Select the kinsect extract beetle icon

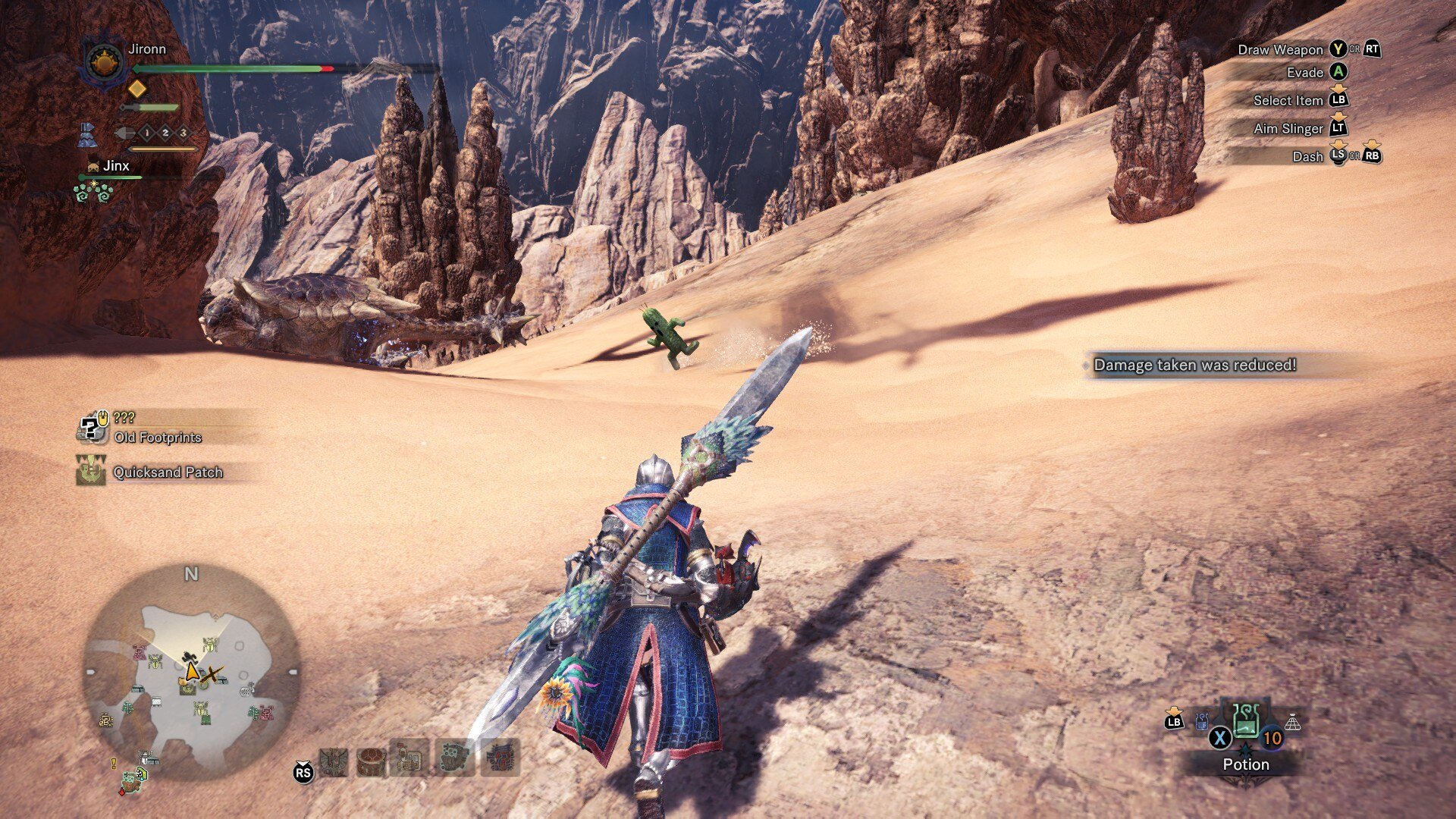coord(125,133)
